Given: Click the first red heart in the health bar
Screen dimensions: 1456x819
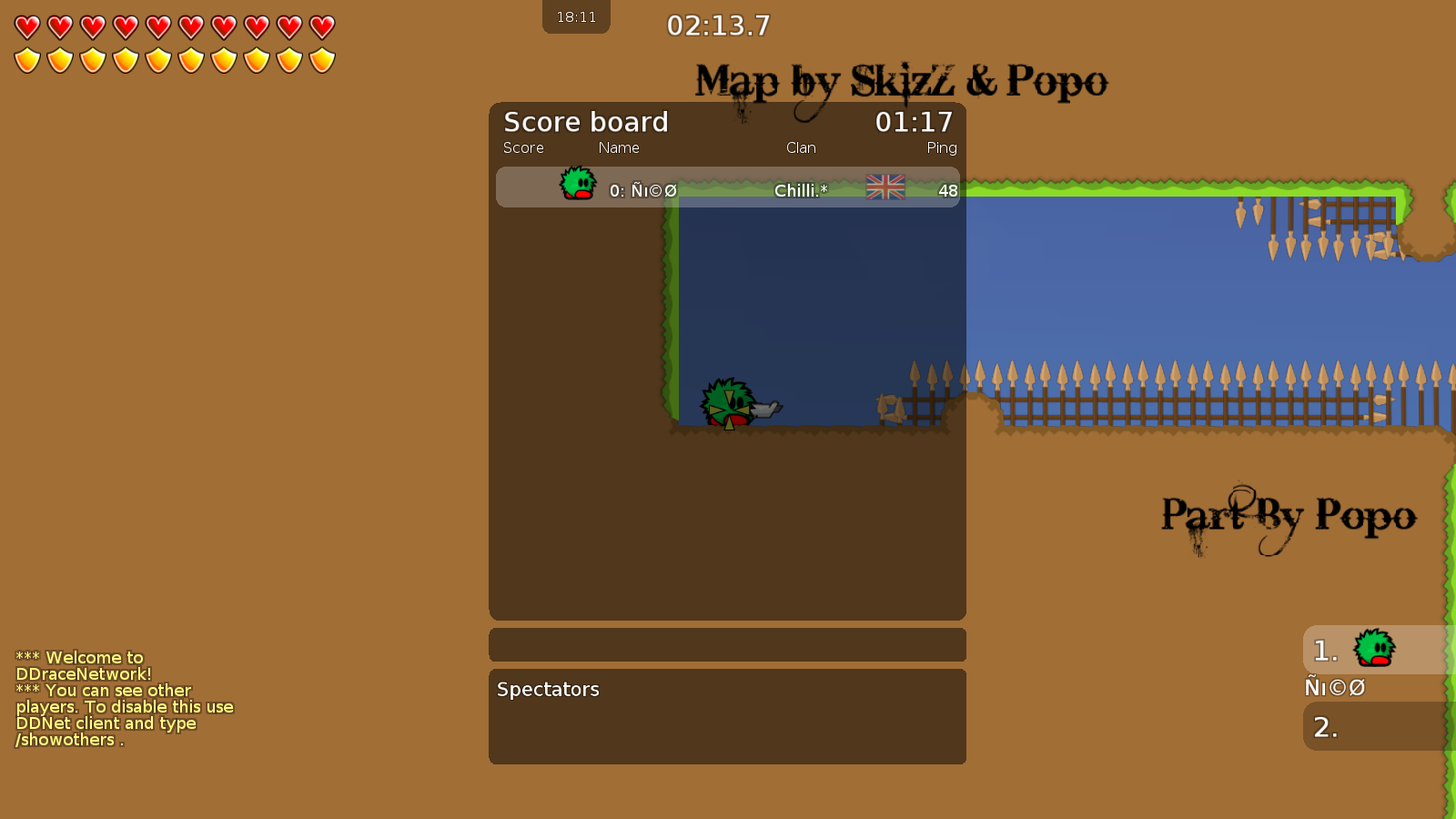Looking at the screenshot, I should tap(25, 26).
